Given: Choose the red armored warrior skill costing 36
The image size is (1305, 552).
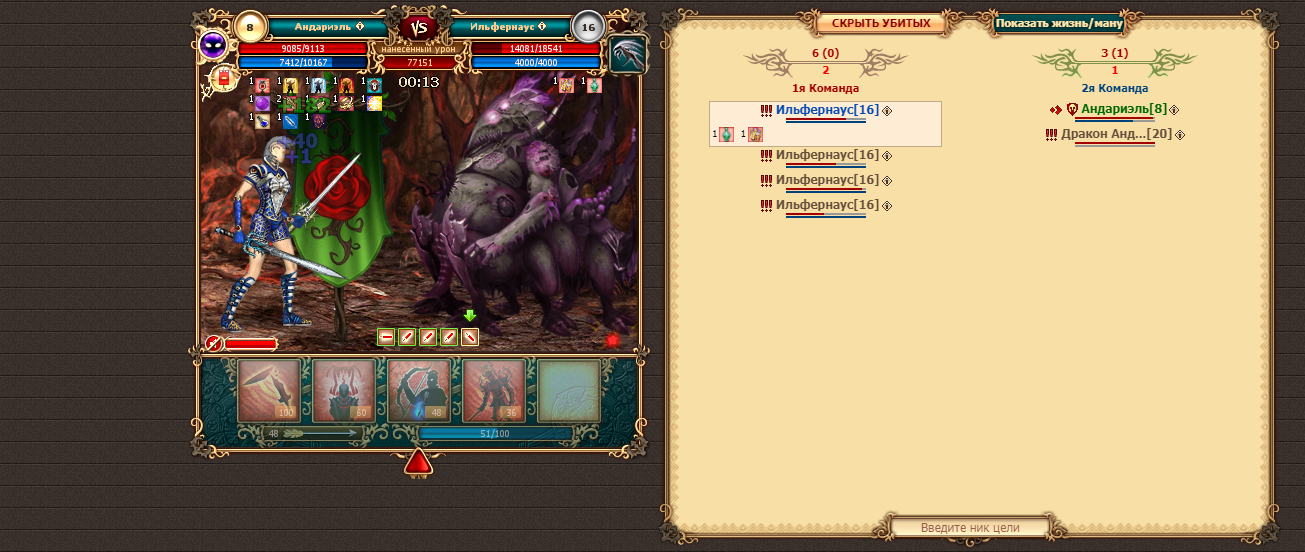Looking at the screenshot, I should click(494, 390).
